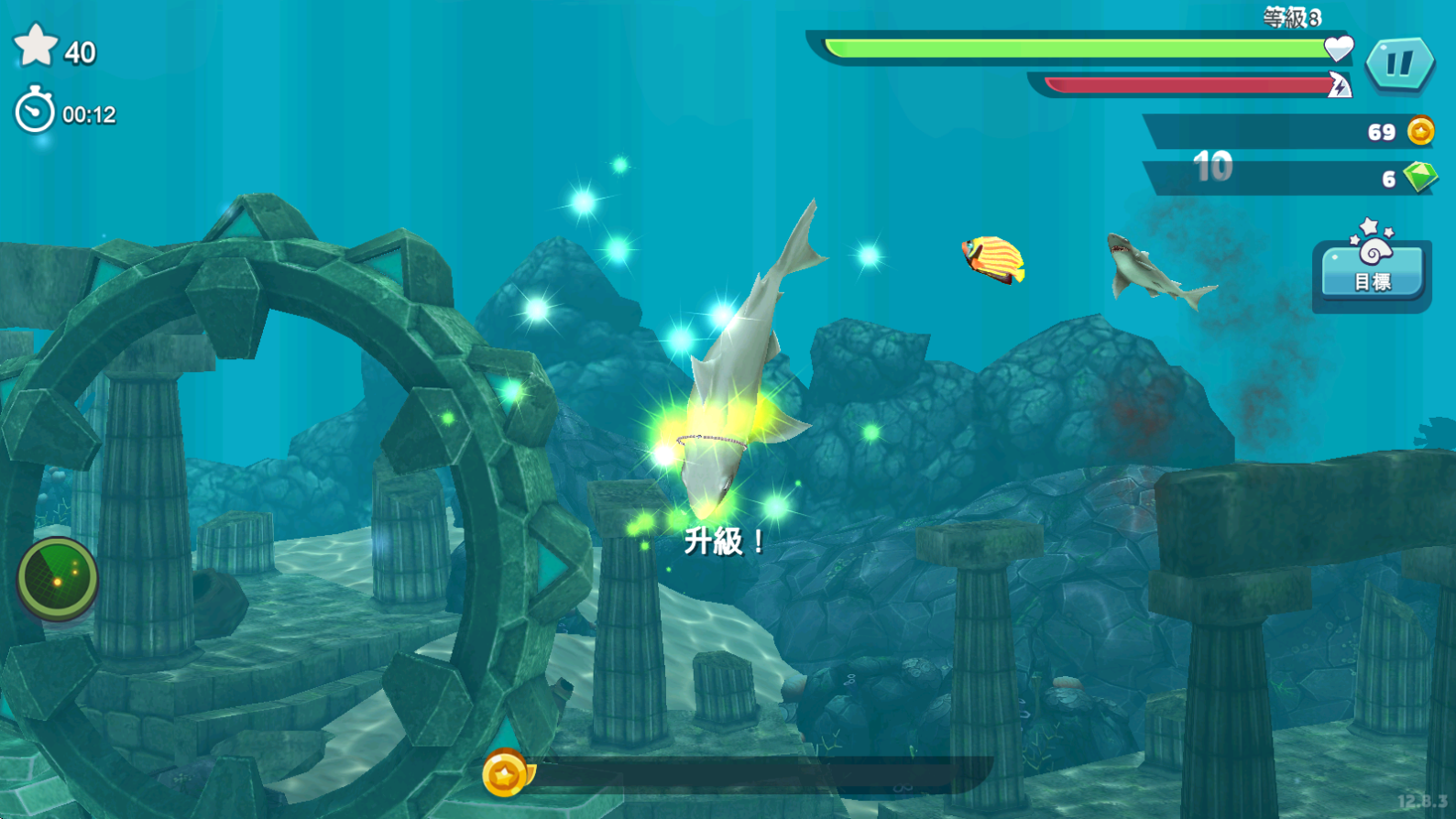Viewport: 1456px width, 819px height.
Task: Tap the green radar minimap
Action: coord(58,578)
